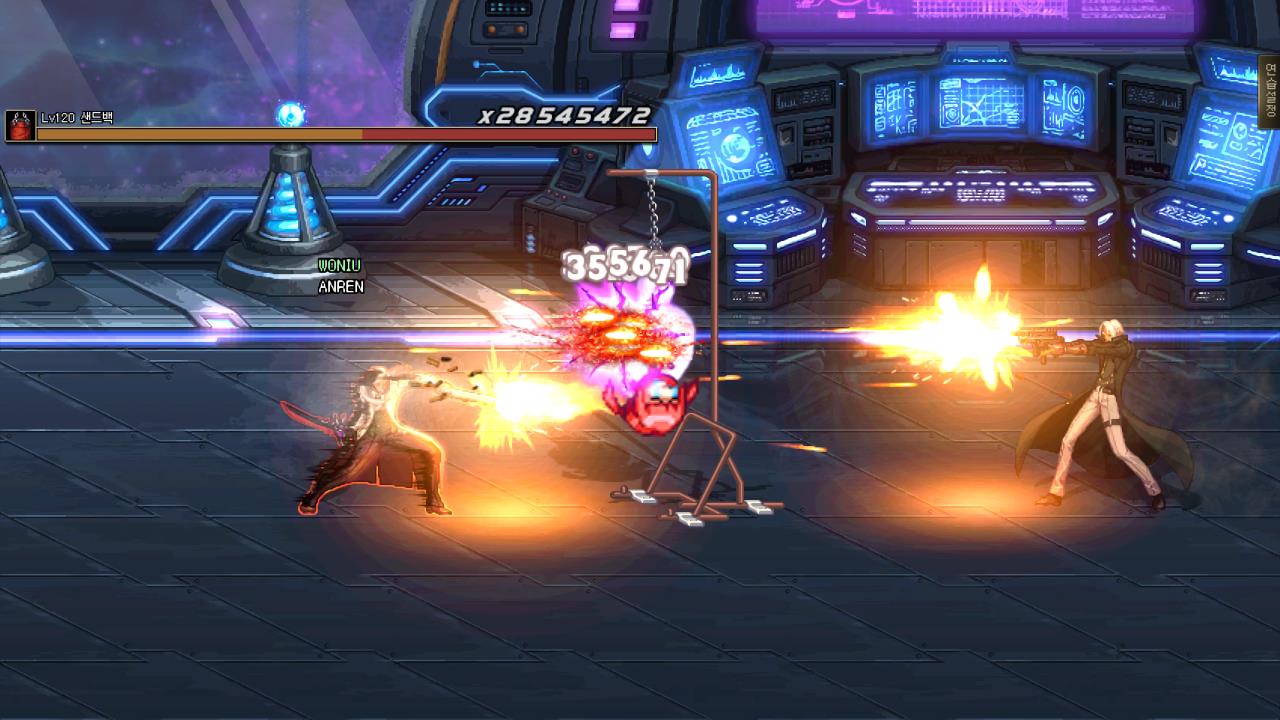Open the 연습설정 practice settings tab
Screen dimensions: 1280x720
point(1270,92)
